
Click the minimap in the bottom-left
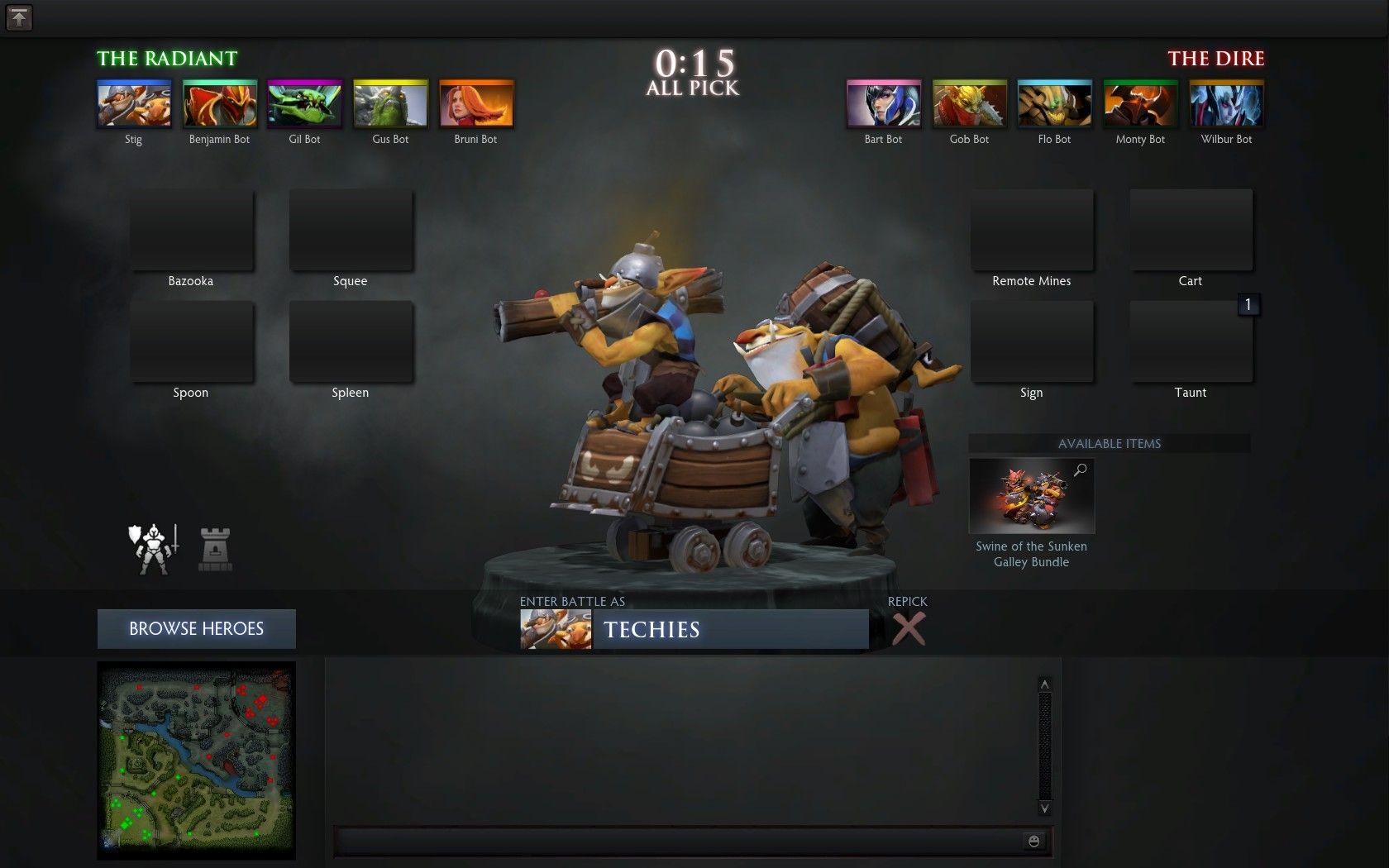[x=196, y=761]
